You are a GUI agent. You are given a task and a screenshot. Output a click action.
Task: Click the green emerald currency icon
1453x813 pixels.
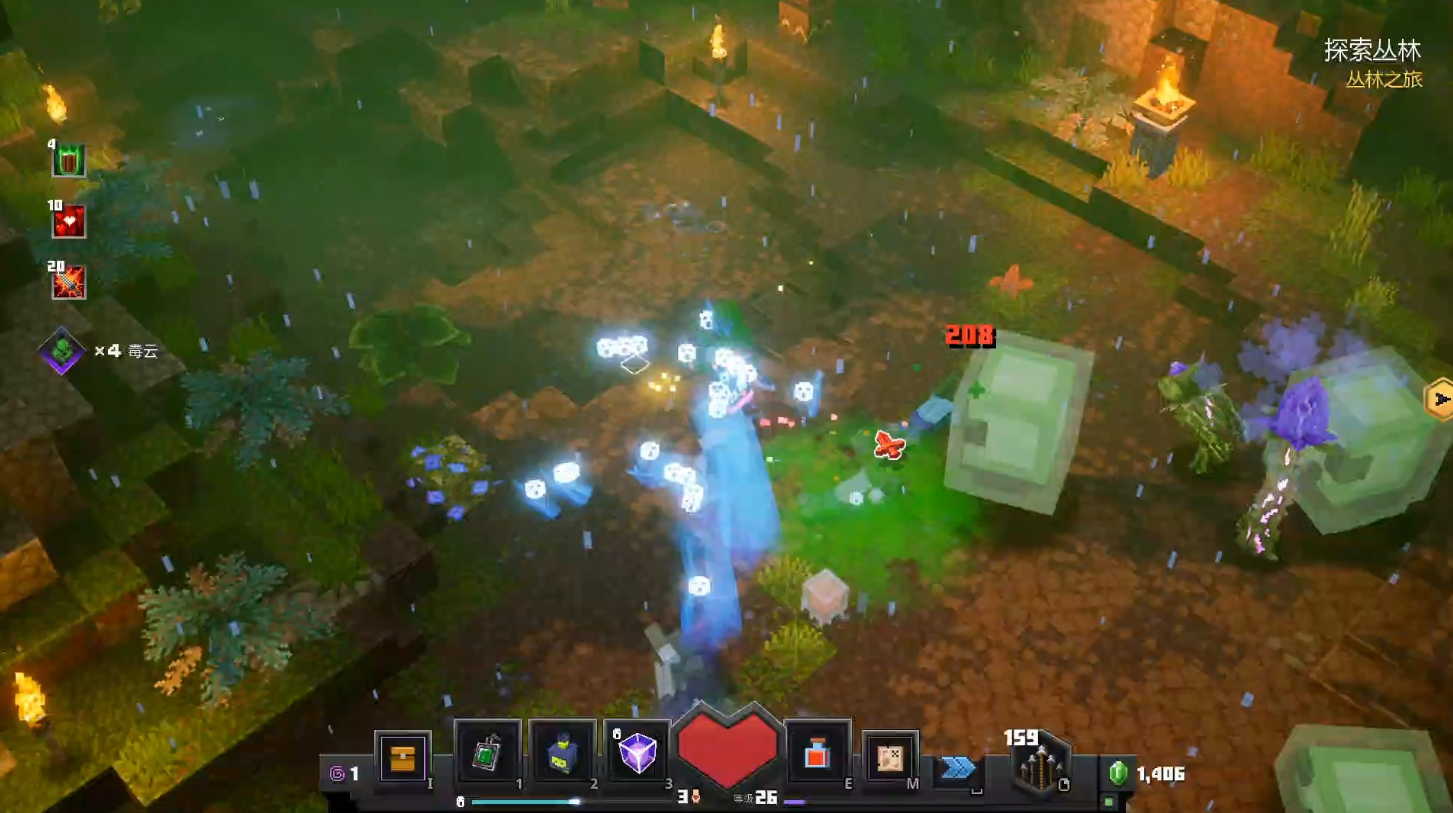pyautogui.click(x=1118, y=773)
